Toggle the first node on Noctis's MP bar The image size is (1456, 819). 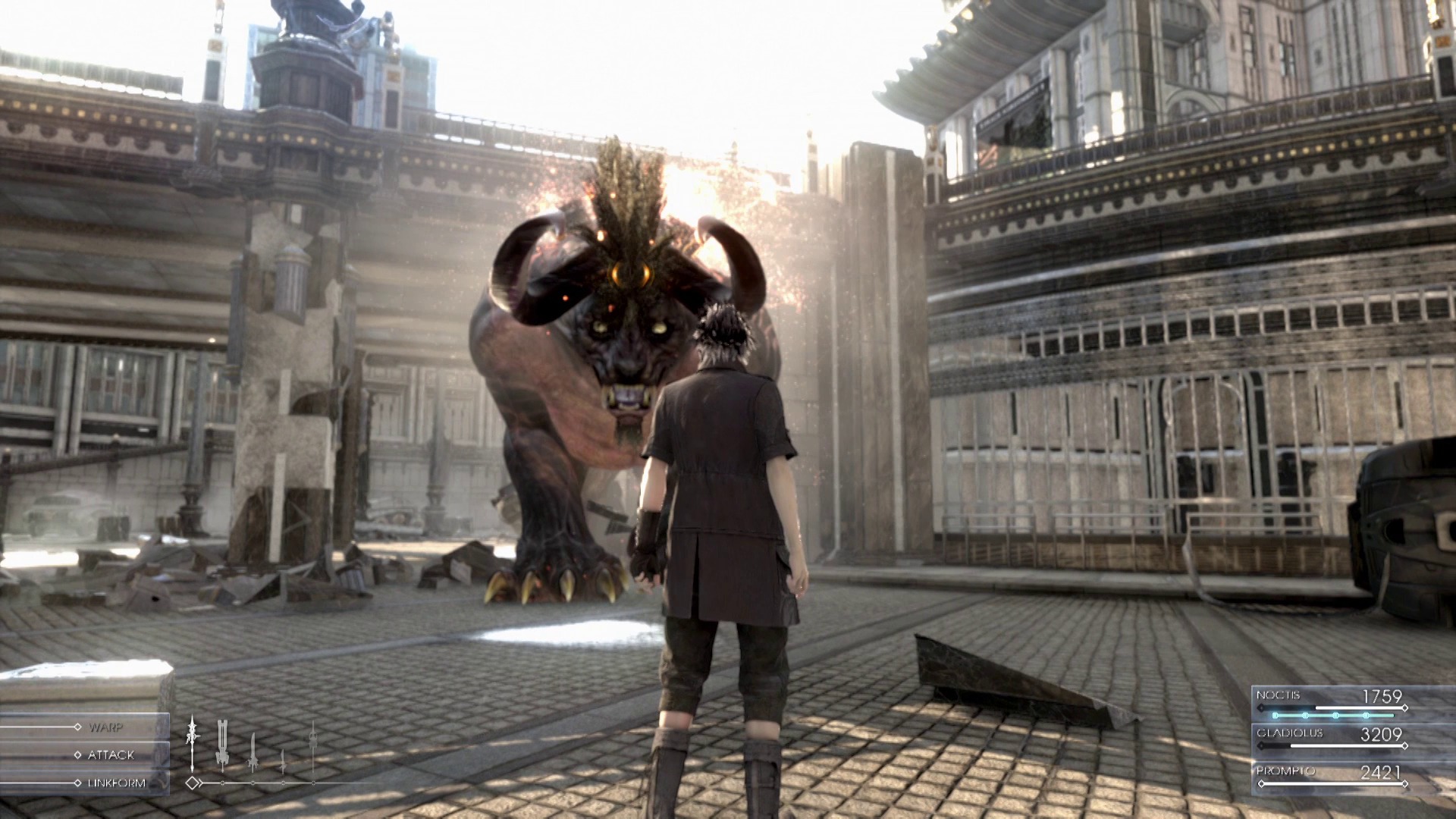tap(1275, 715)
